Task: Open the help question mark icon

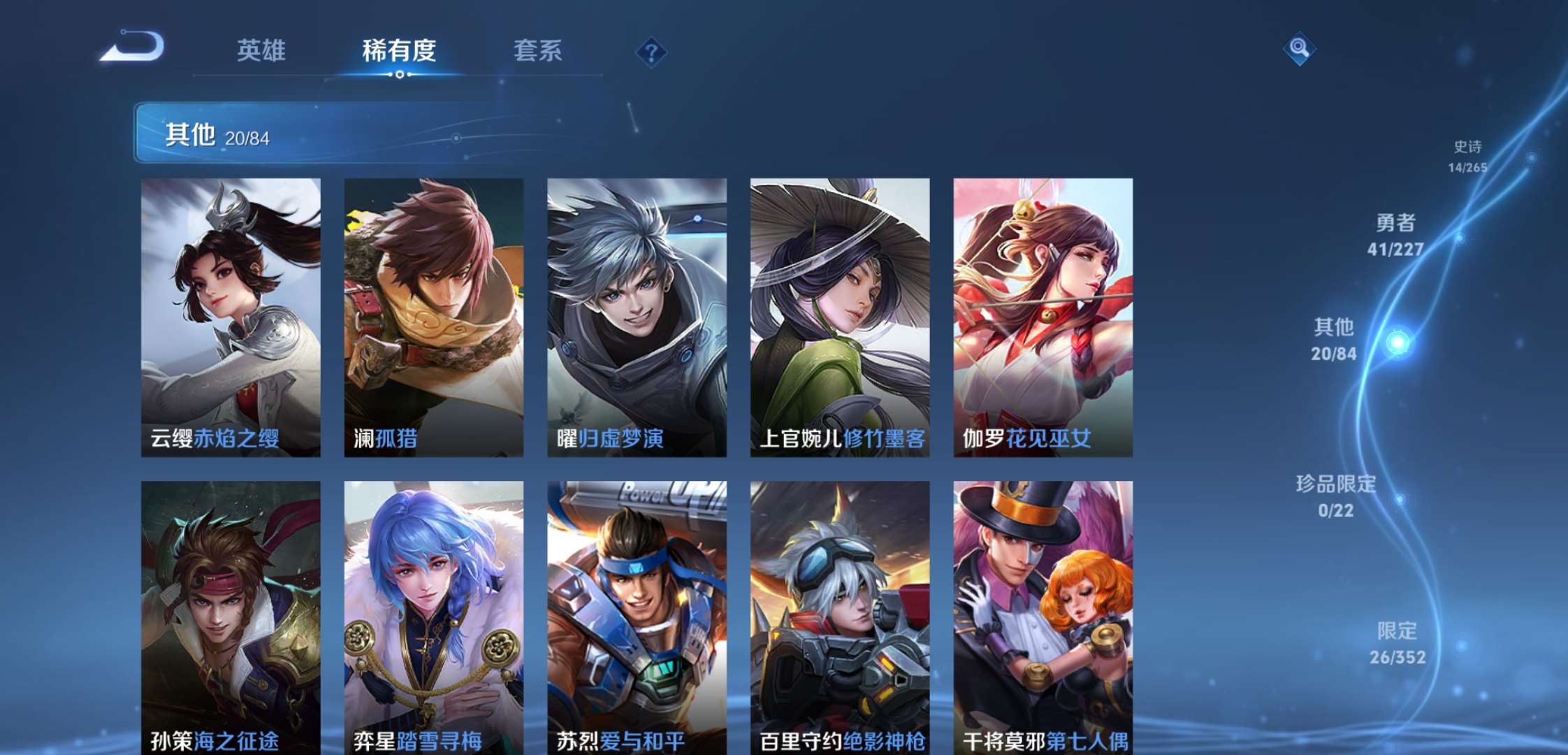Action: tap(650, 50)
